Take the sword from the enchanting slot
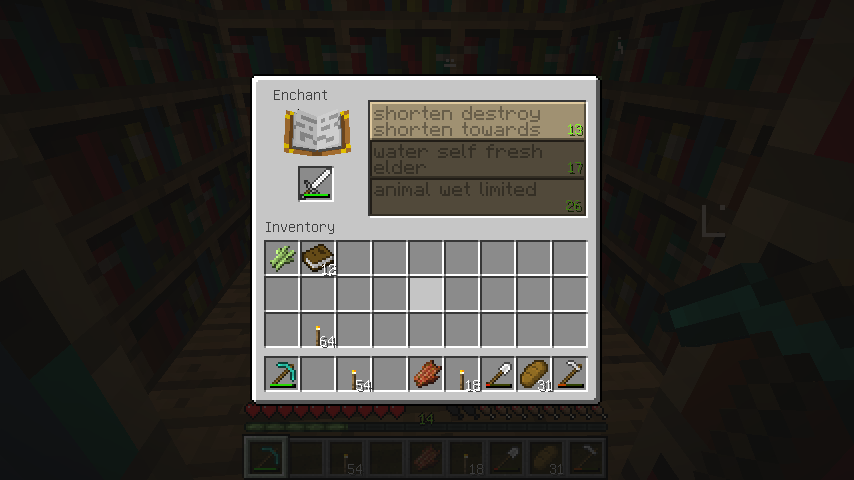854x480 pixels. coord(316,185)
